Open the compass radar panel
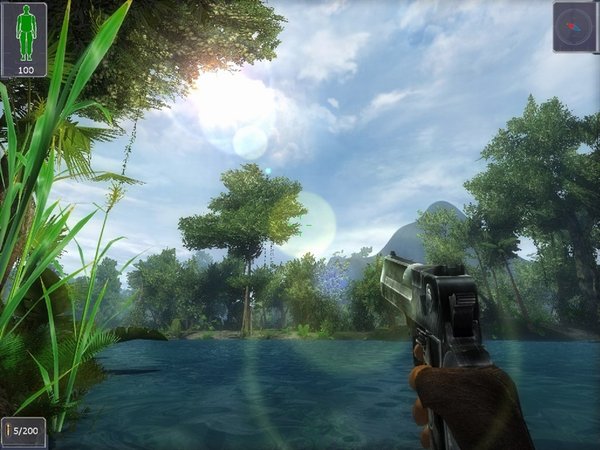 pyautogui.click(x=575, y=24)
